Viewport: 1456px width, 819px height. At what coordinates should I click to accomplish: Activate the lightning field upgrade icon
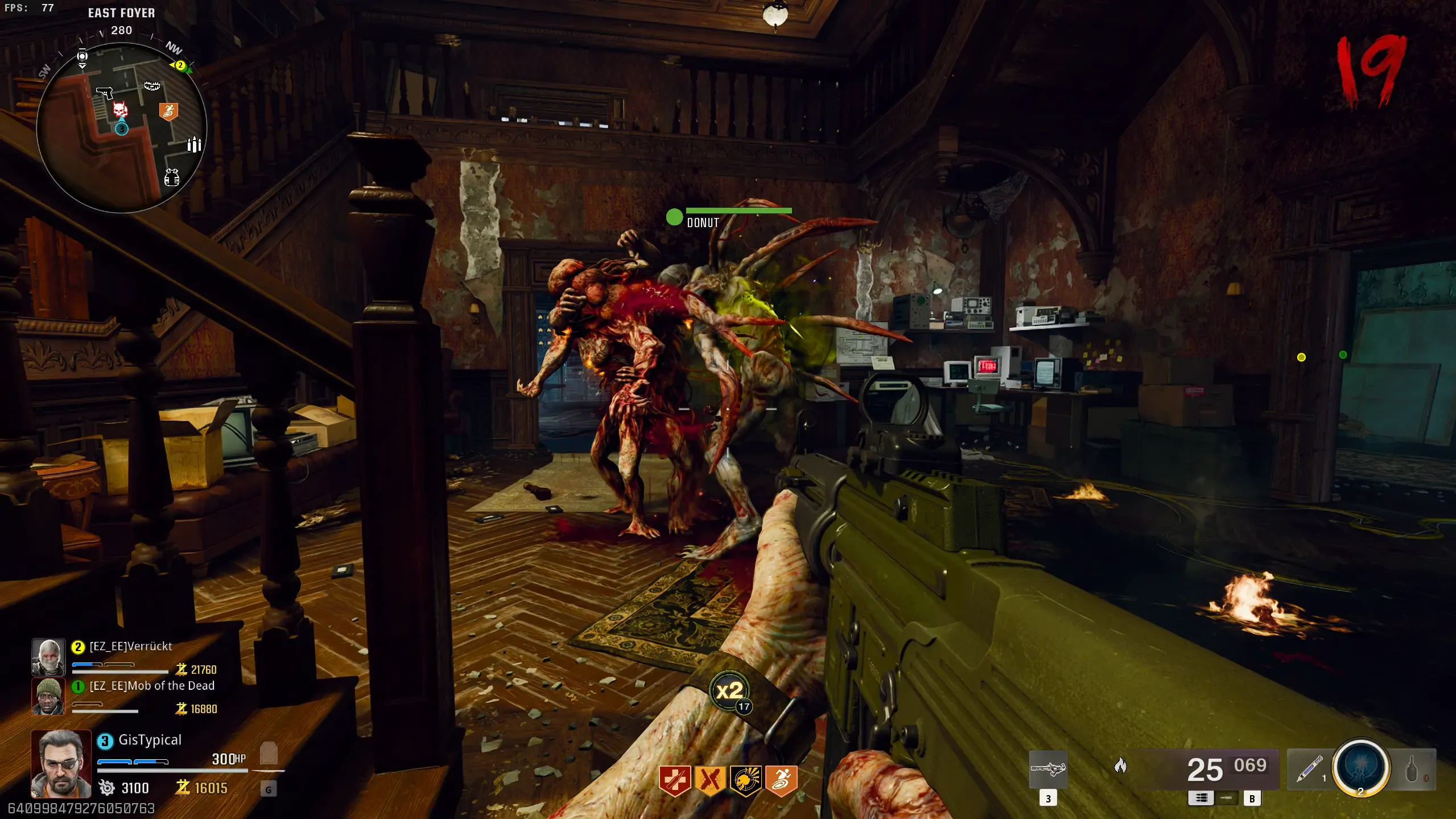tap(1361, 767)
